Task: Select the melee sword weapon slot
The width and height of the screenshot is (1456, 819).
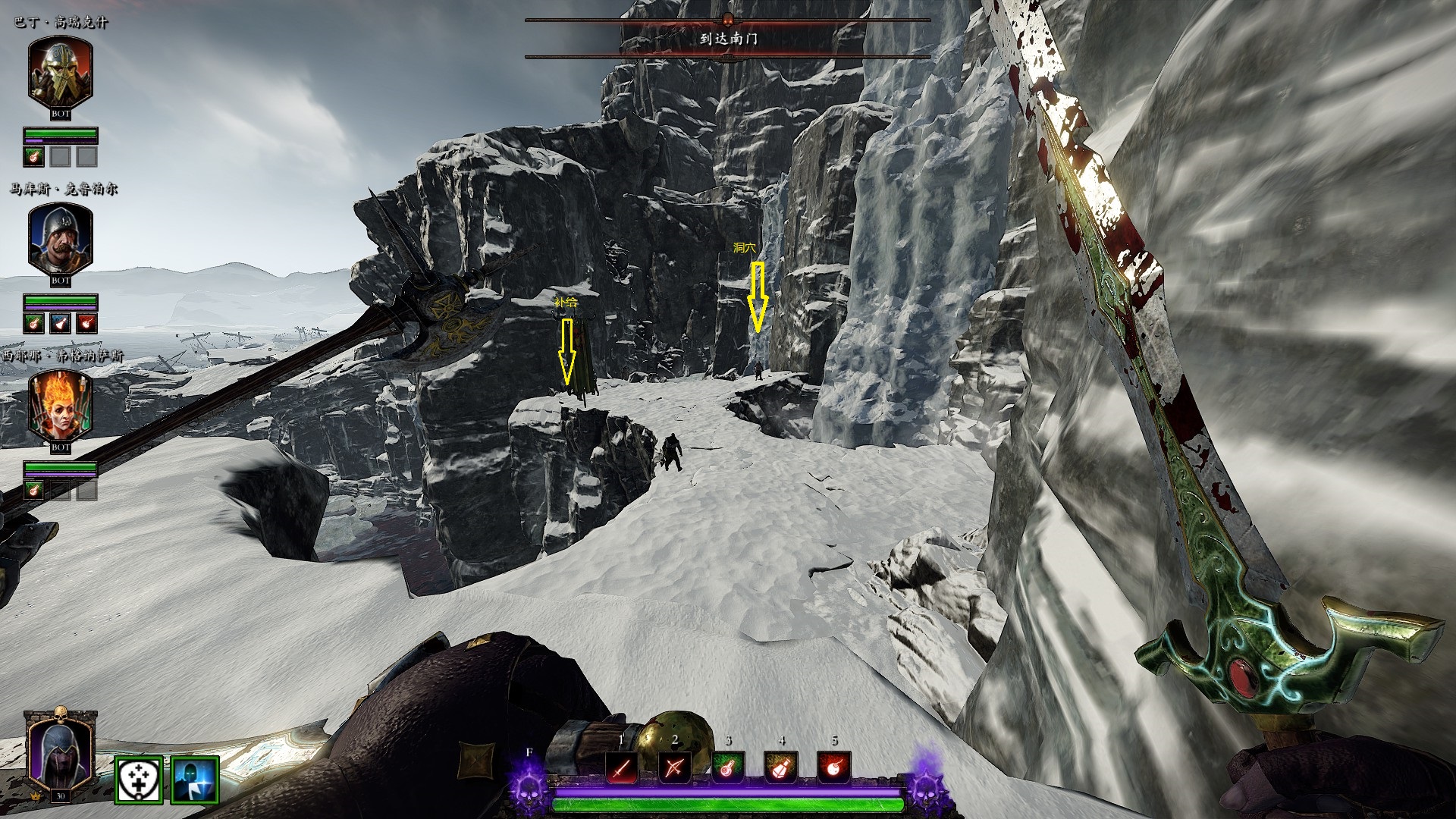Action: pyautogui.click(x=622, y=768)
